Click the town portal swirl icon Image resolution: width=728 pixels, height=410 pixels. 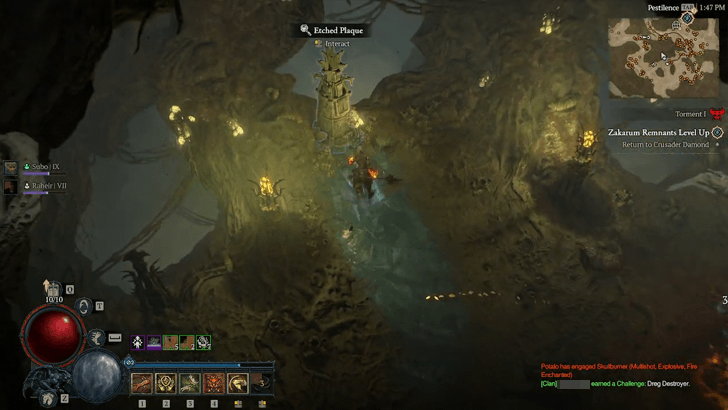point(85,306)
